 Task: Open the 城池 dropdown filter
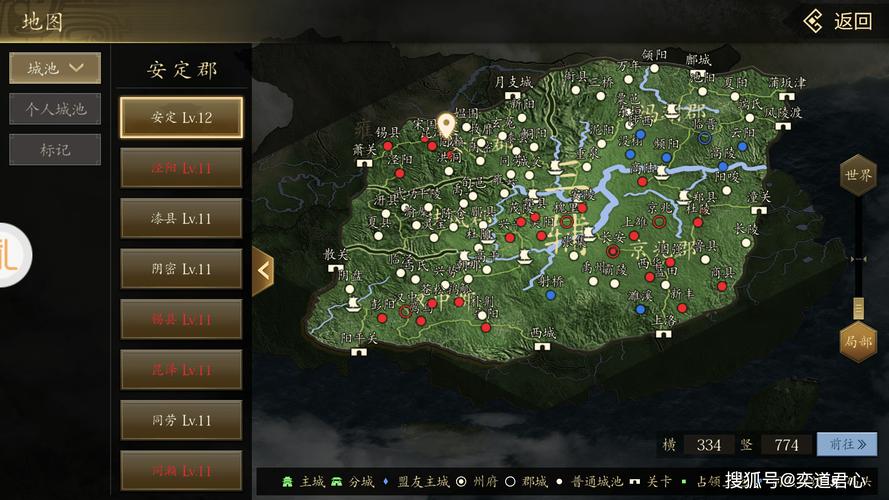pos(55,68)
